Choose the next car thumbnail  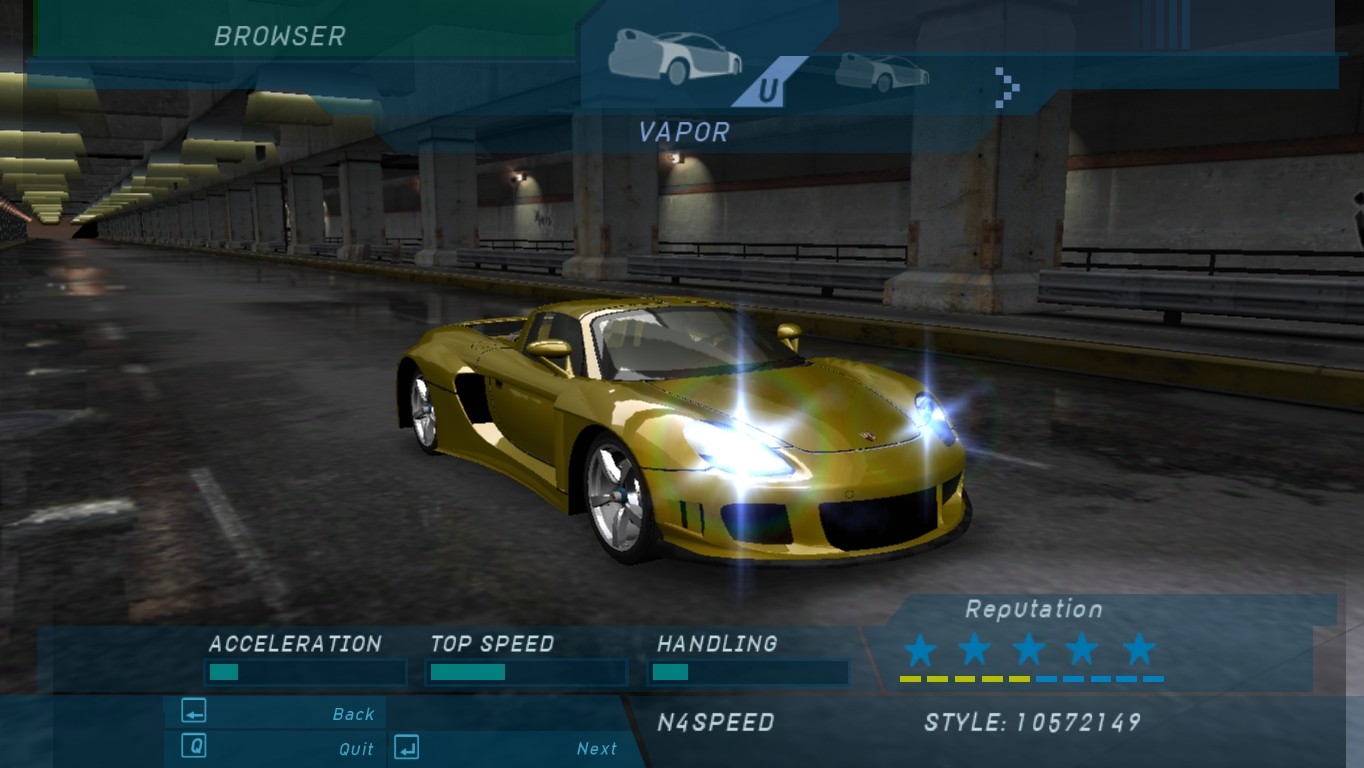(x=881, y=72)
